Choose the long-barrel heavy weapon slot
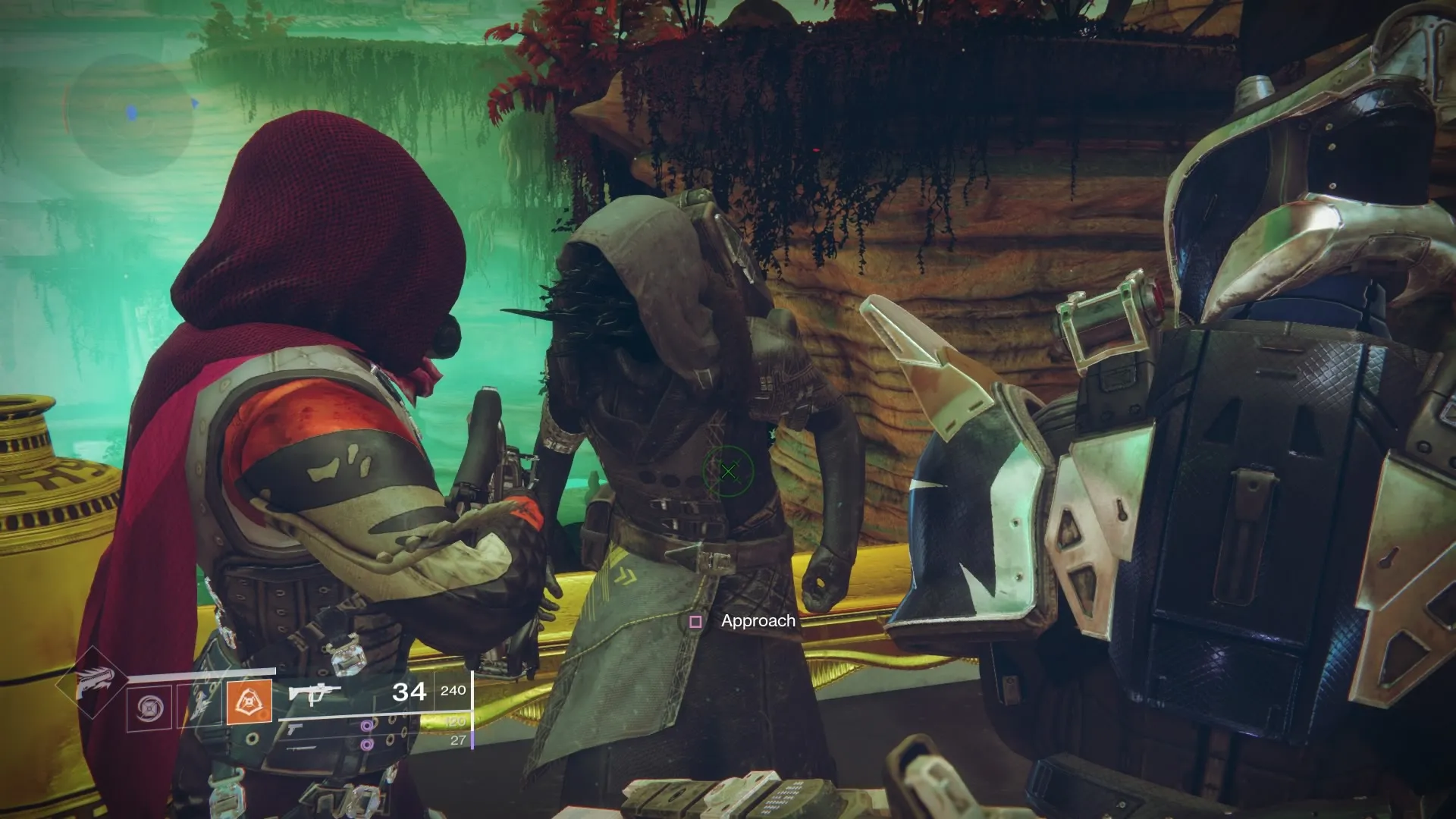The width and height of the screenshot is (1456, 819). pos(301,747)
